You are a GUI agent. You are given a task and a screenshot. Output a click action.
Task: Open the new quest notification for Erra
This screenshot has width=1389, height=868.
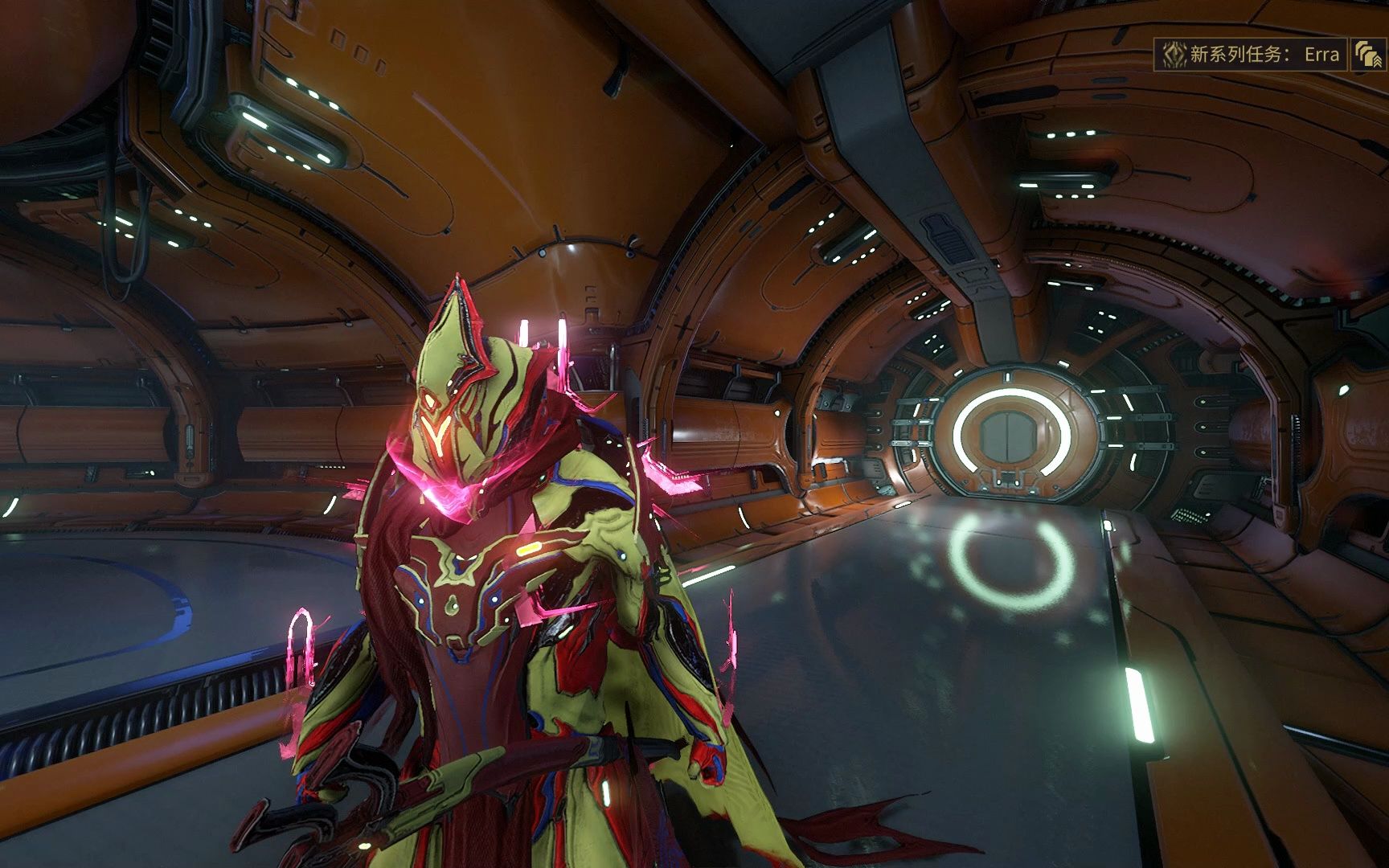[1251, 55]
